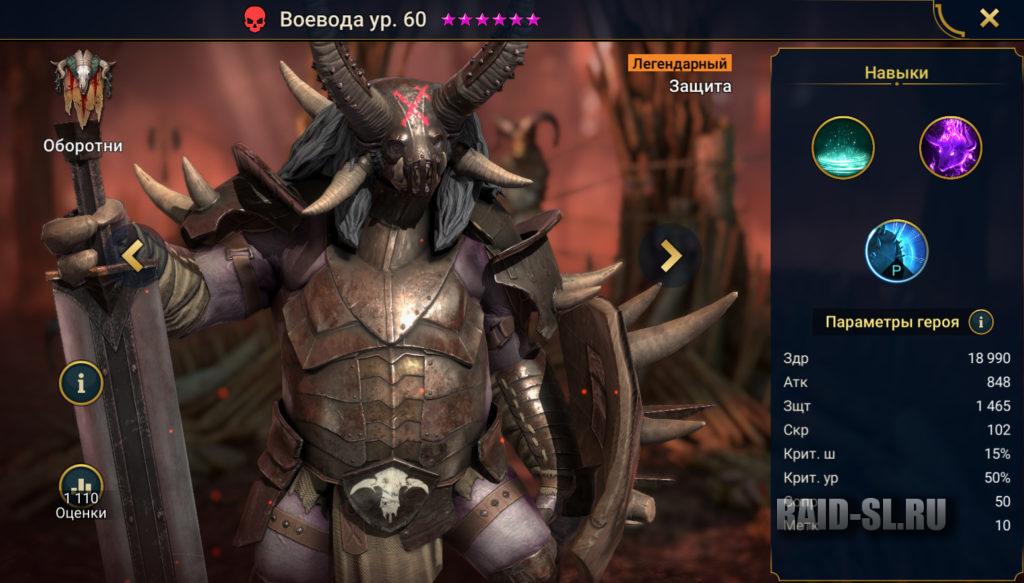Close the hero details screen
Screen dimensions: 1024x583
click(988, 18)
